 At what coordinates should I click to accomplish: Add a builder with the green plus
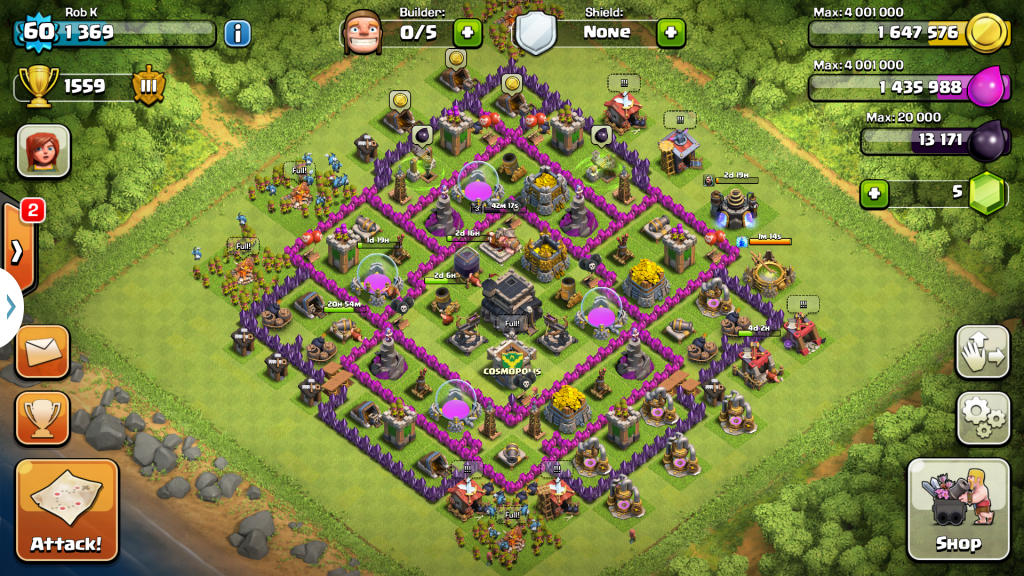[x=467, y=32]
